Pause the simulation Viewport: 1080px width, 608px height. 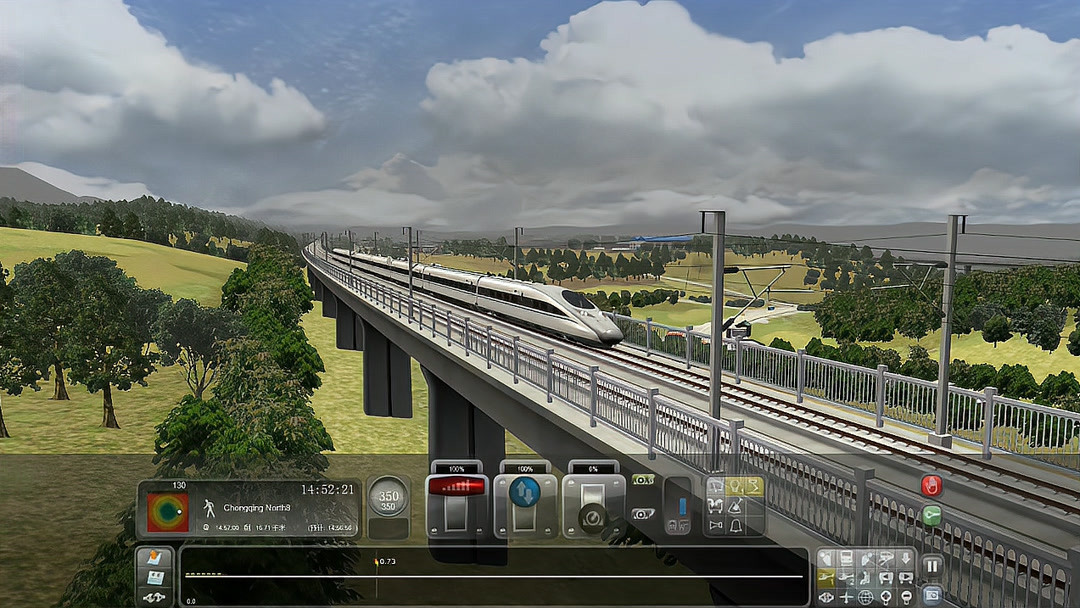[x=931, y=565]
